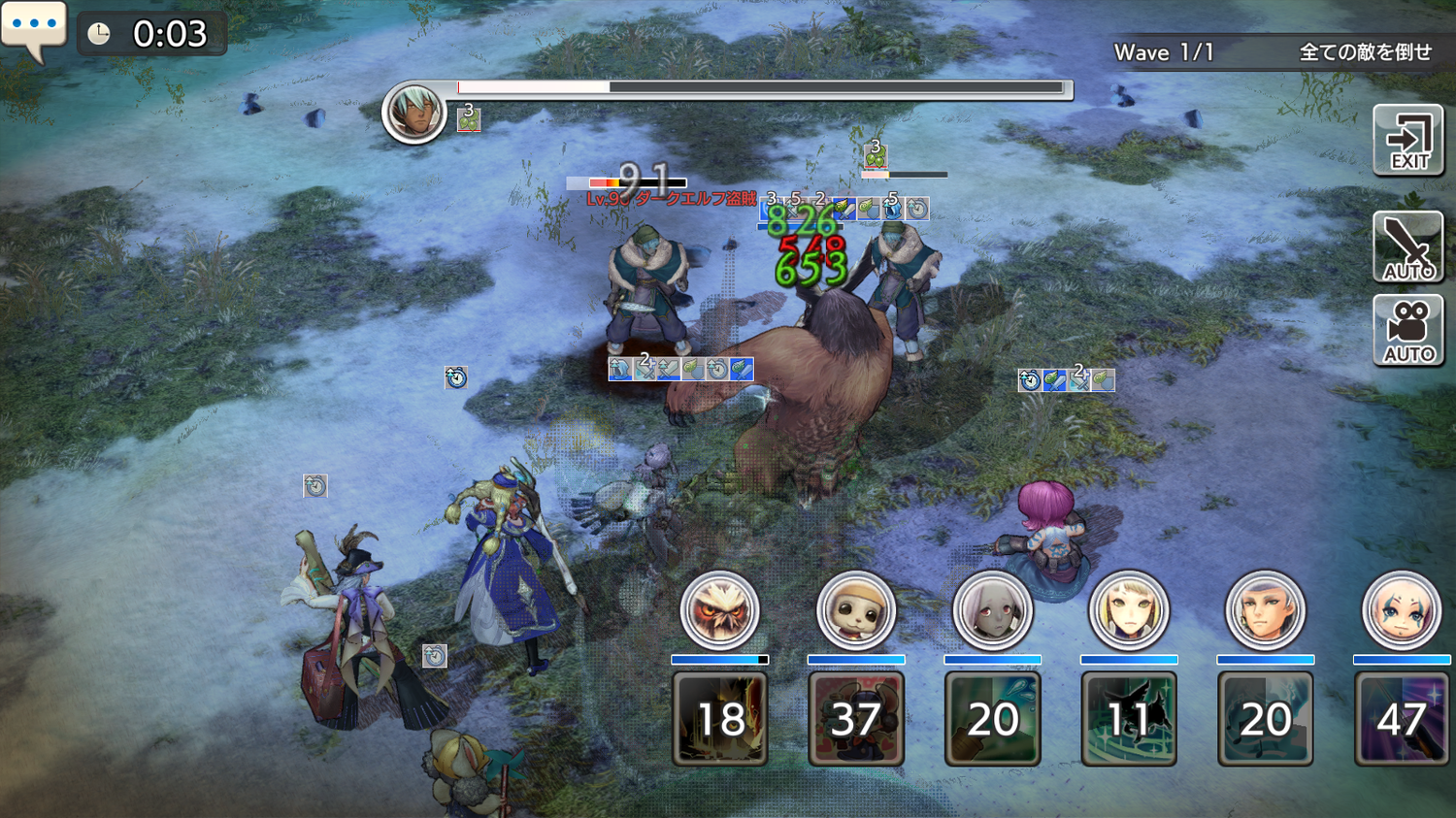Activate the skill with cooldown 18
Screen dimensions: 1456x818
(x=719, y=719)
